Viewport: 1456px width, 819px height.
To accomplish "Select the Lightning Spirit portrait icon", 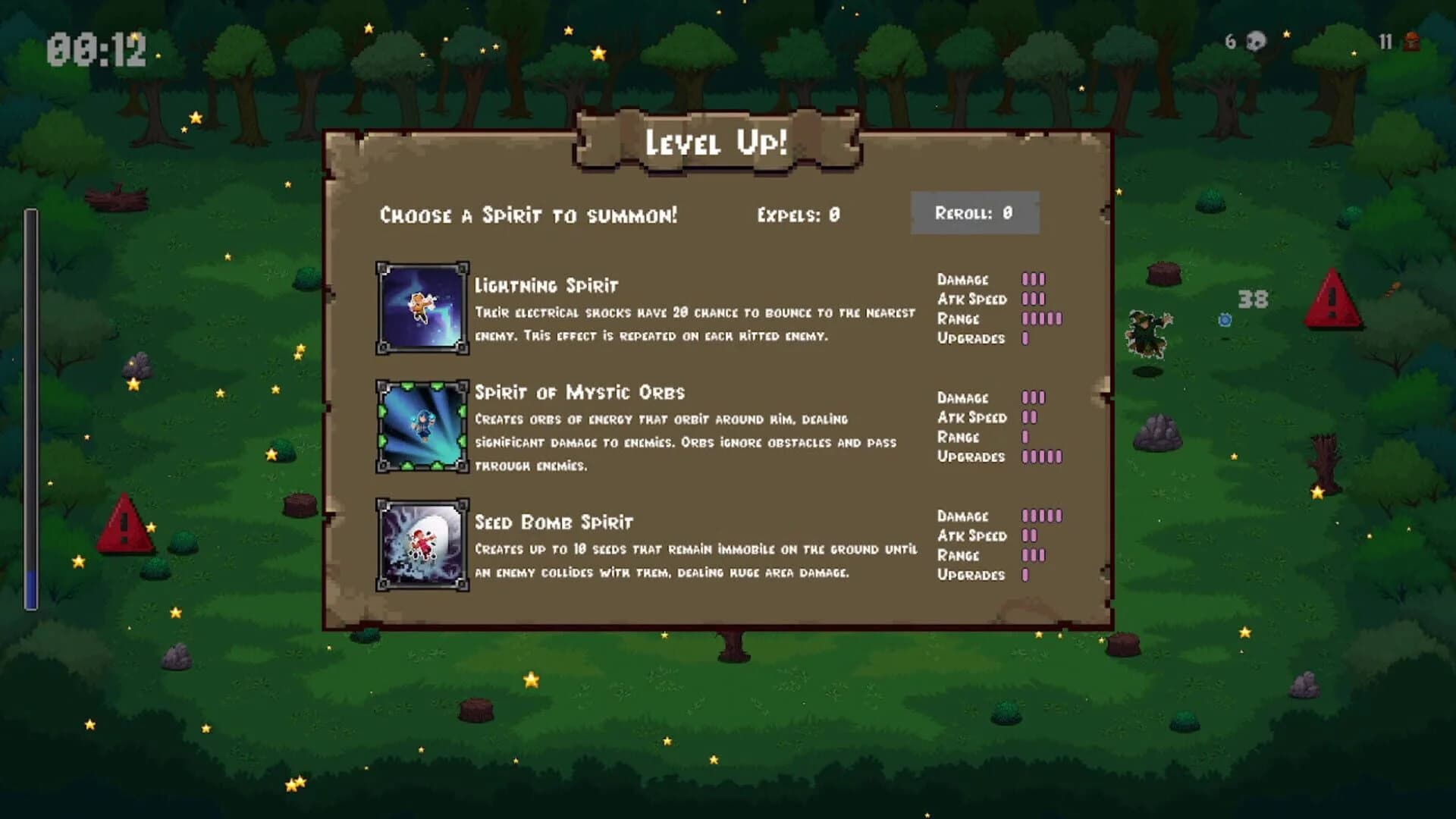I will coord(422,307).
